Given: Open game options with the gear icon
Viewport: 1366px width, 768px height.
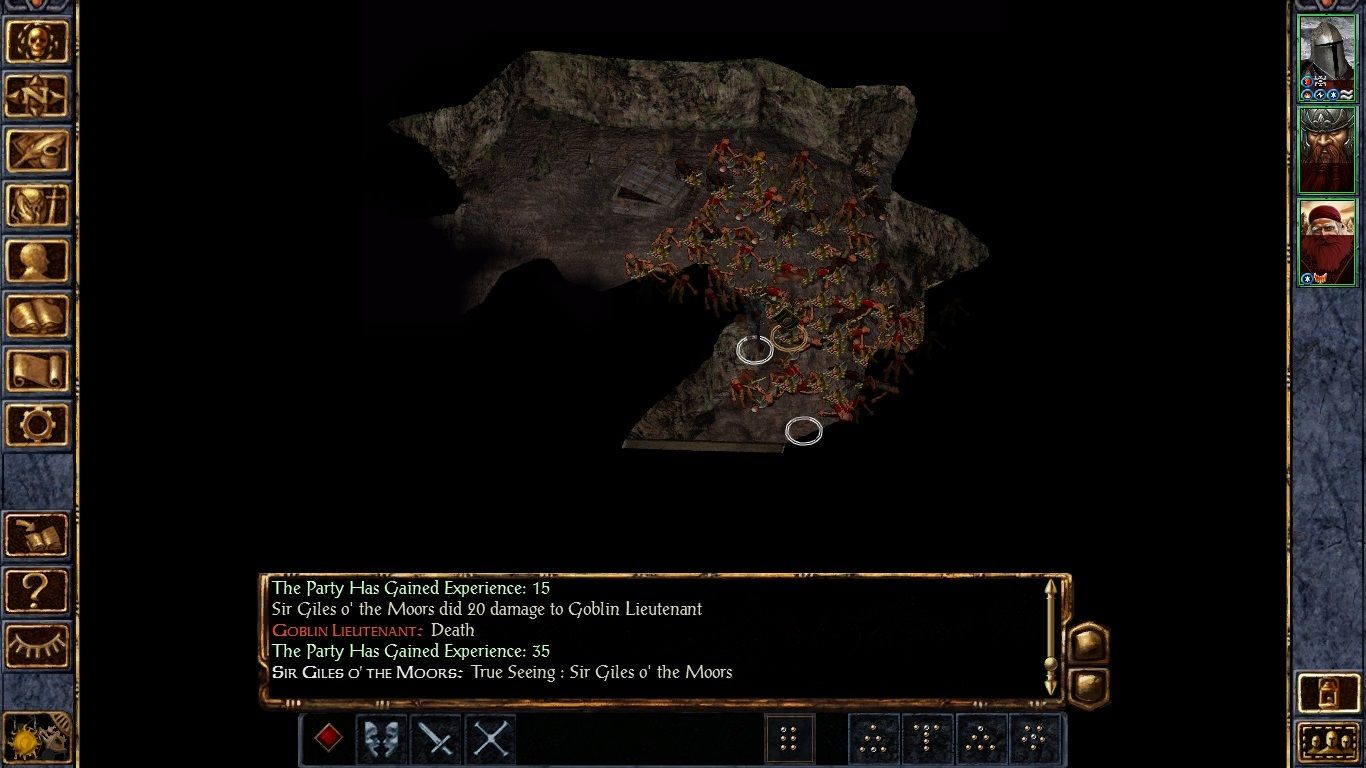Looking at the screenshot, I should [38, 421].
